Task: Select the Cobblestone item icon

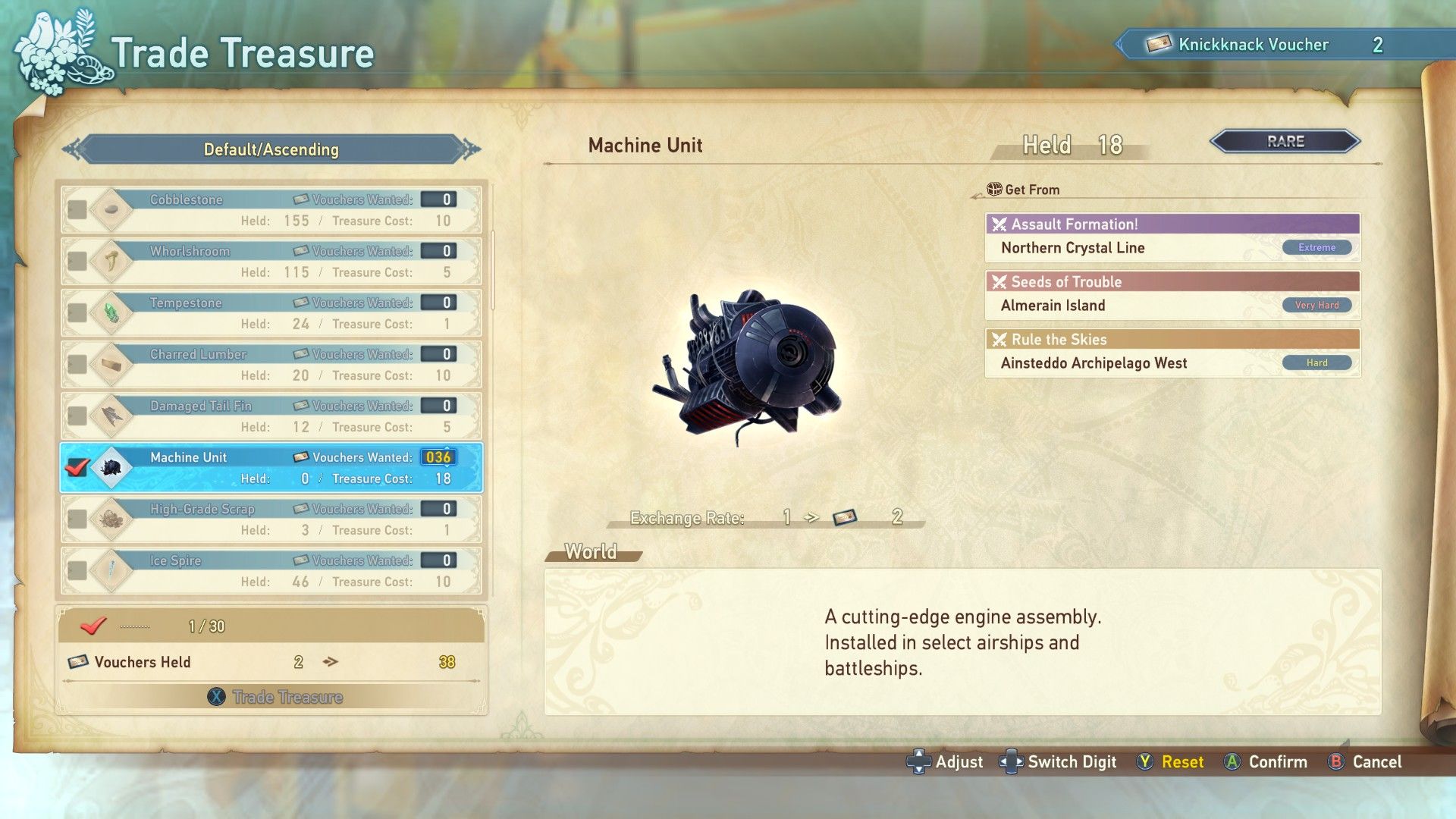Action: [x=111, y=209]
